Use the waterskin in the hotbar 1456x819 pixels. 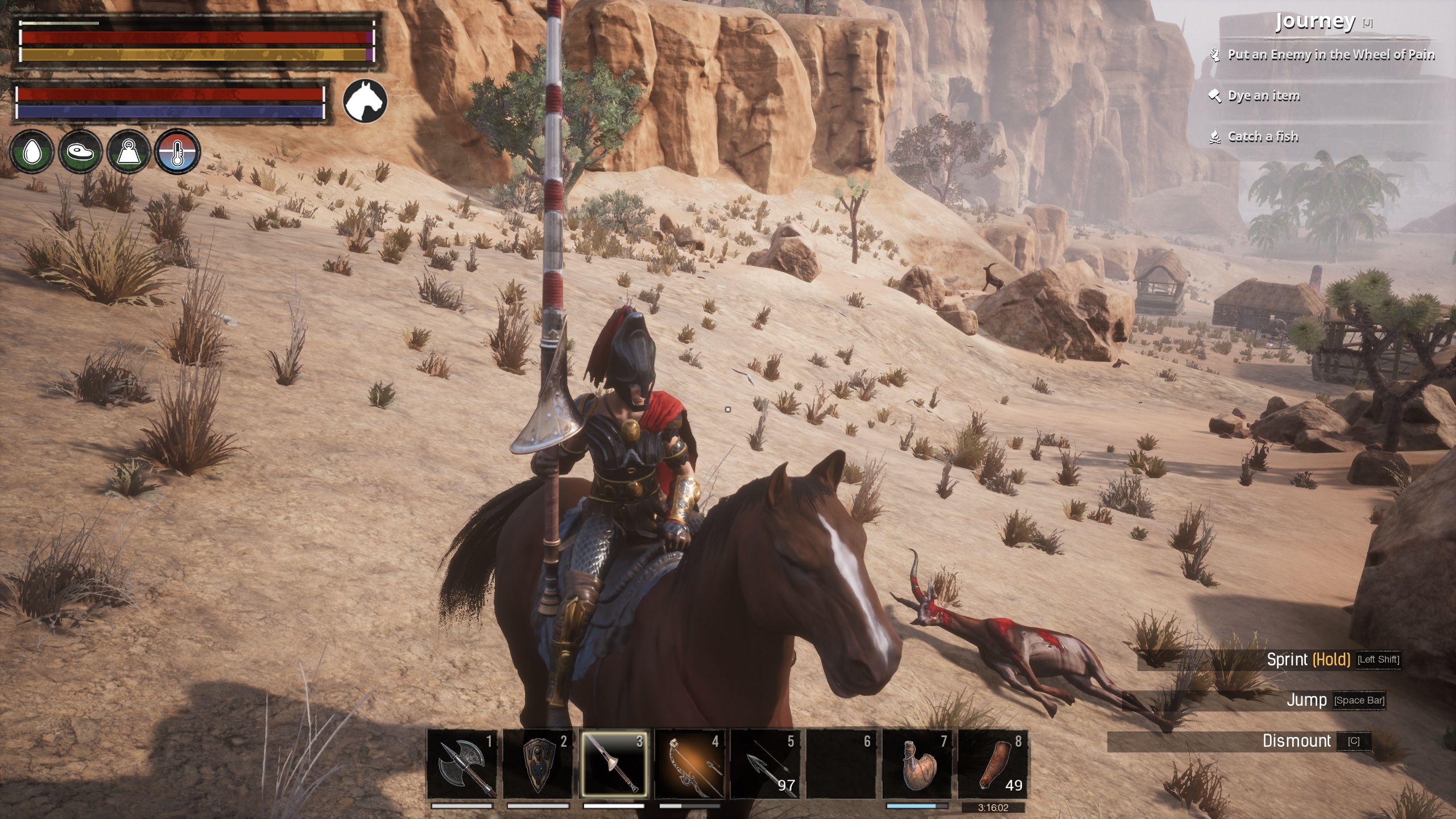[917, 764]
